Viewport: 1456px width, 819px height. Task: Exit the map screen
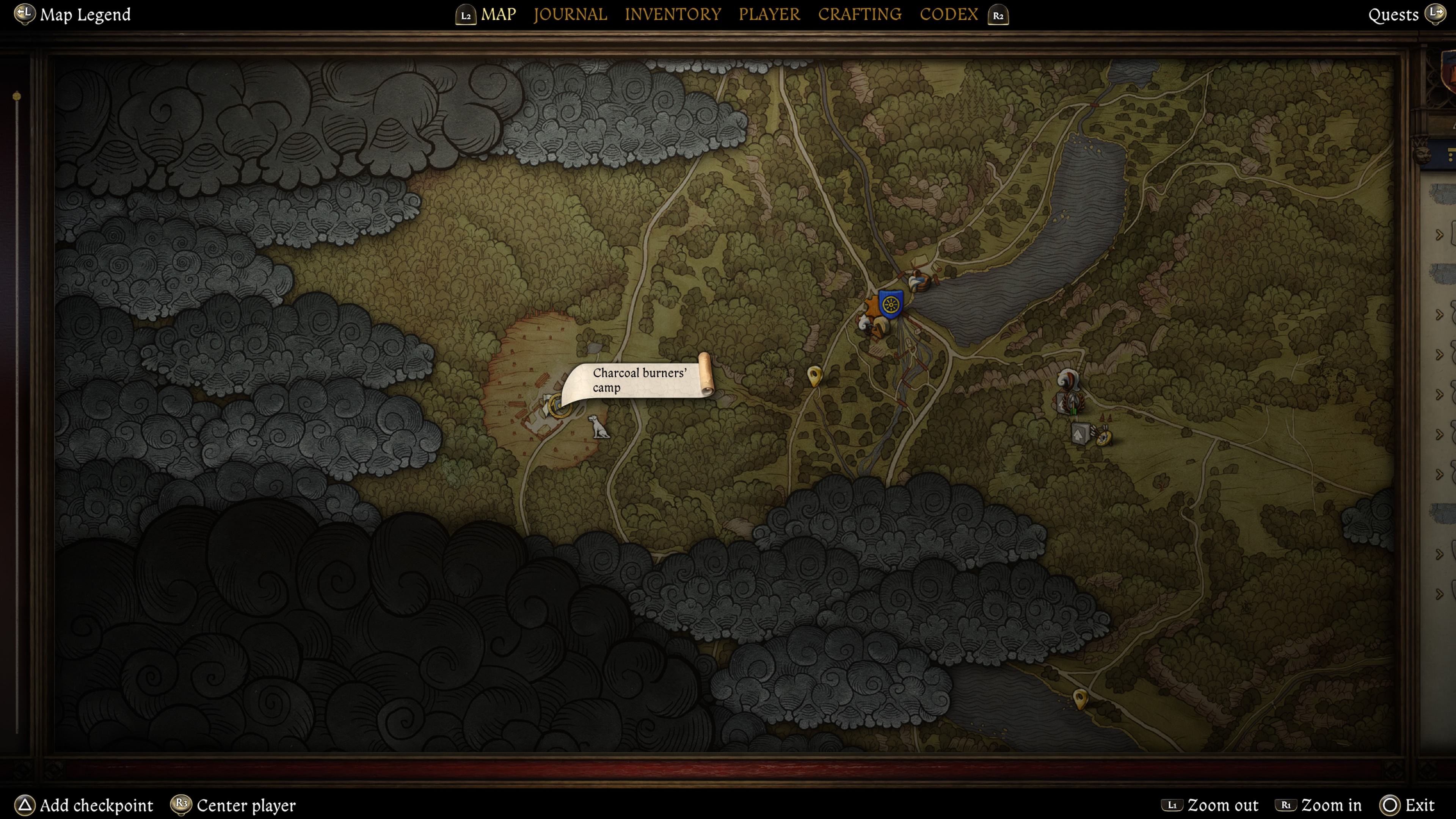1419,805
